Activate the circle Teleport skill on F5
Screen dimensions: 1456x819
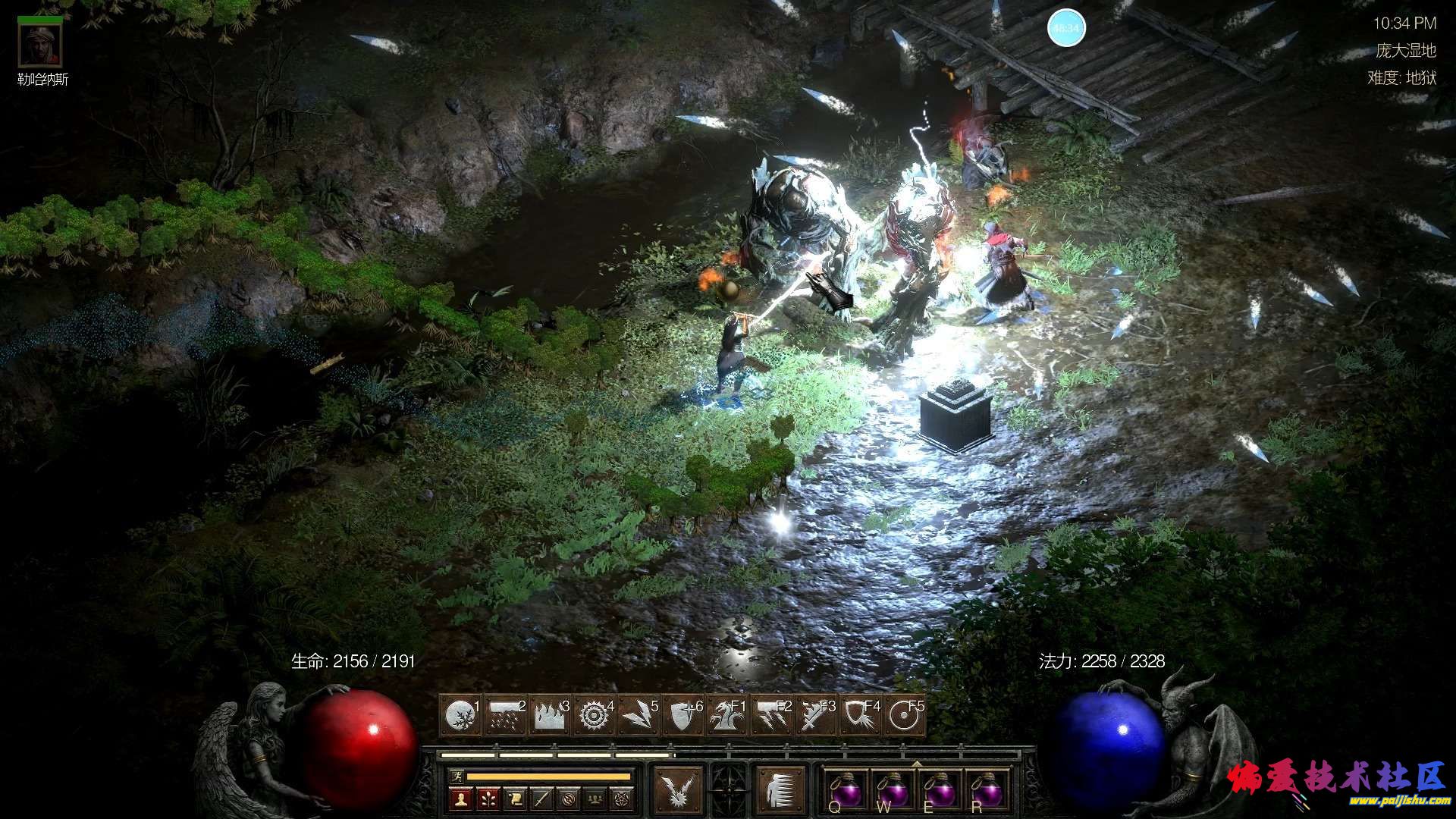[x=905, y=715]
